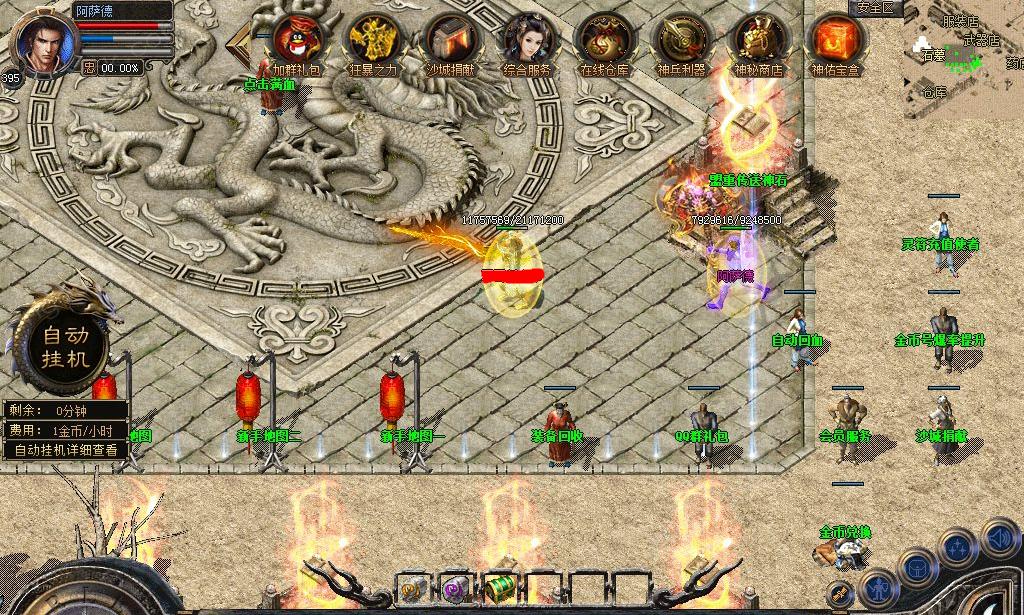The image size is (1024, 615).
Task: Open the bag menu round button
Action: click(916, 568)
